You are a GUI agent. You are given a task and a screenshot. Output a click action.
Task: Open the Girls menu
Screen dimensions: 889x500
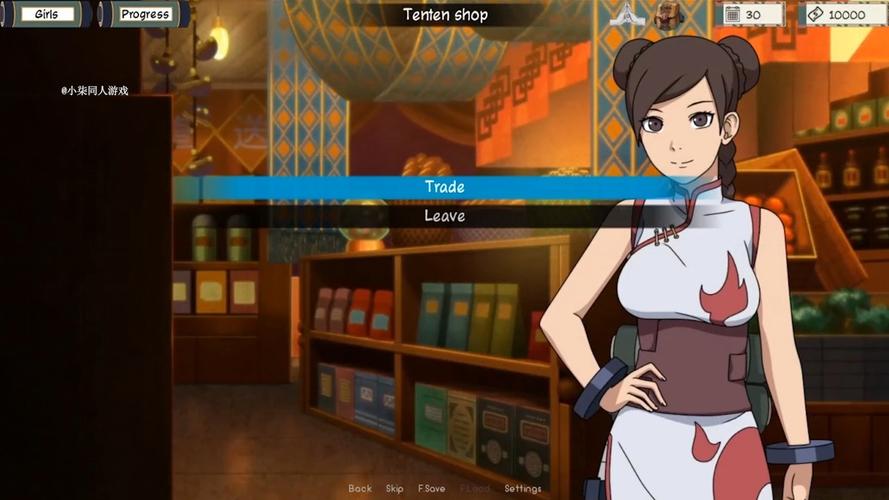[45, 14]
